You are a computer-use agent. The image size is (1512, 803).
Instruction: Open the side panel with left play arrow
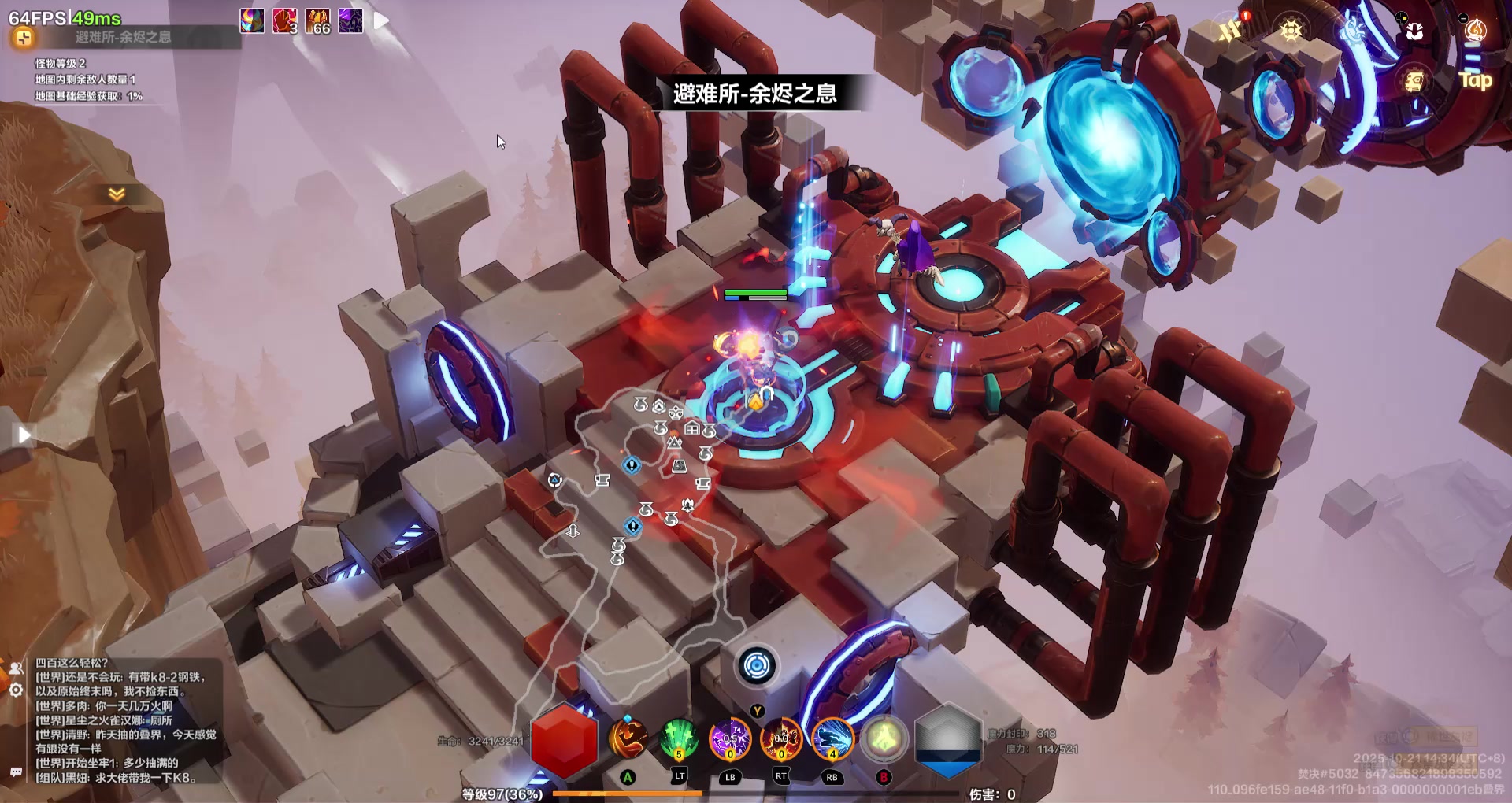(24, 435)
